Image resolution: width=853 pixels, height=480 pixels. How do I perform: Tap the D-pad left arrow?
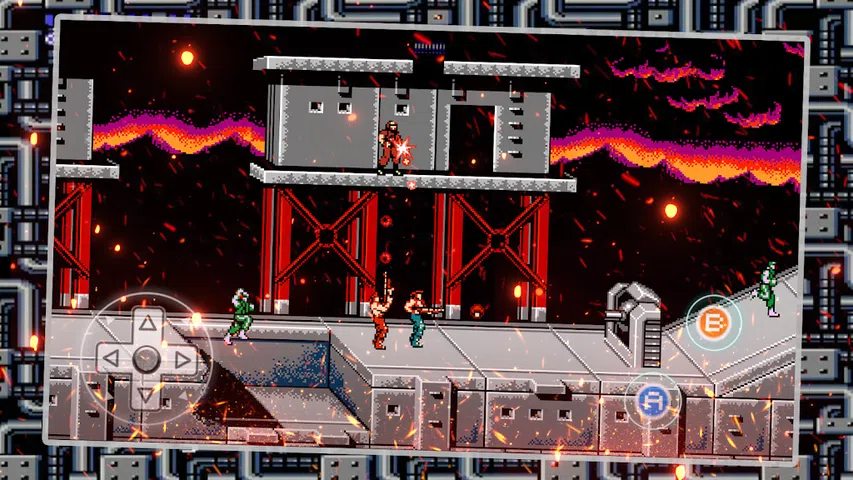click(x=111, y=357)
